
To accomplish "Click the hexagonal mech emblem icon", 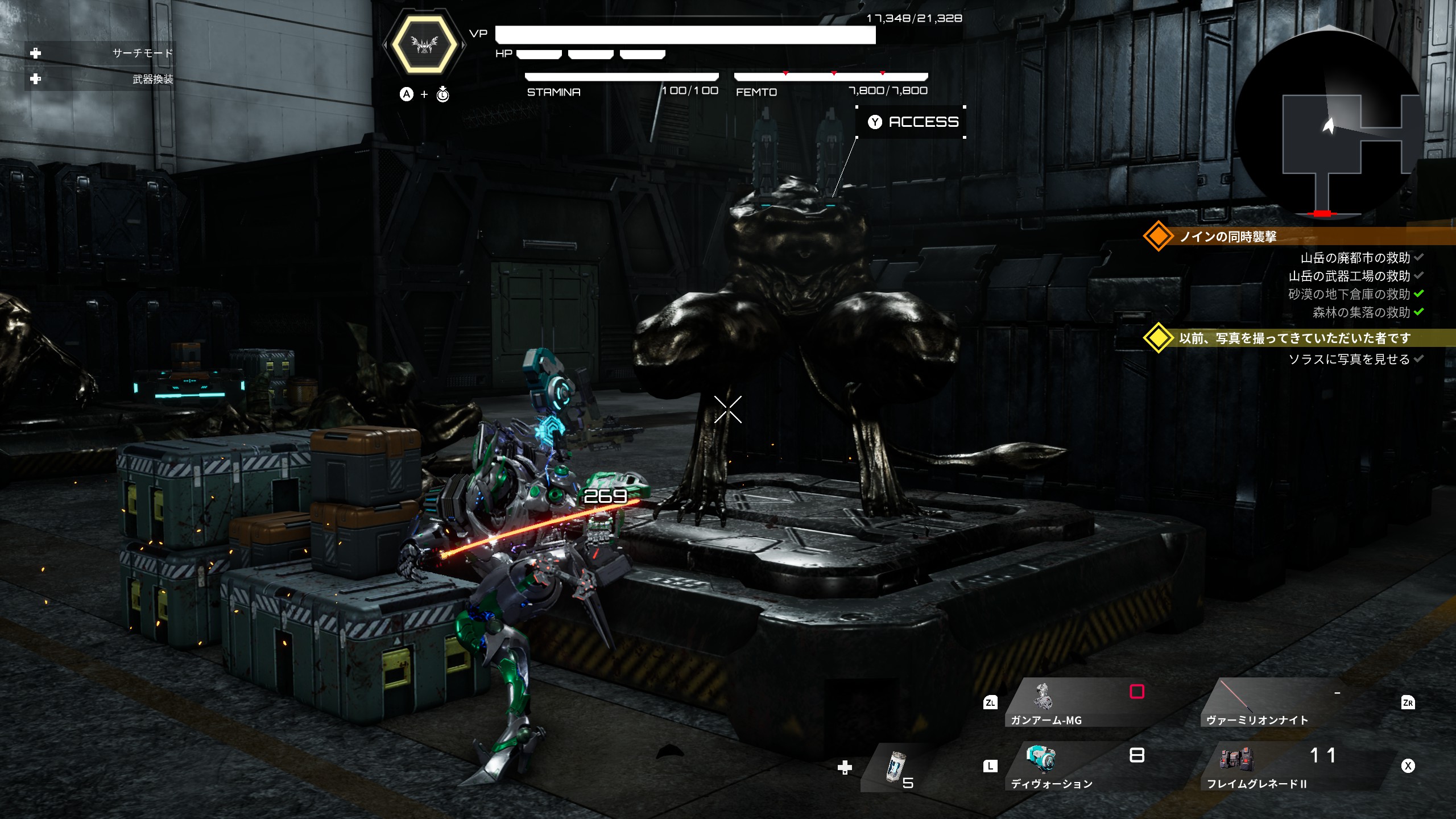I will (x=424, y=44).
